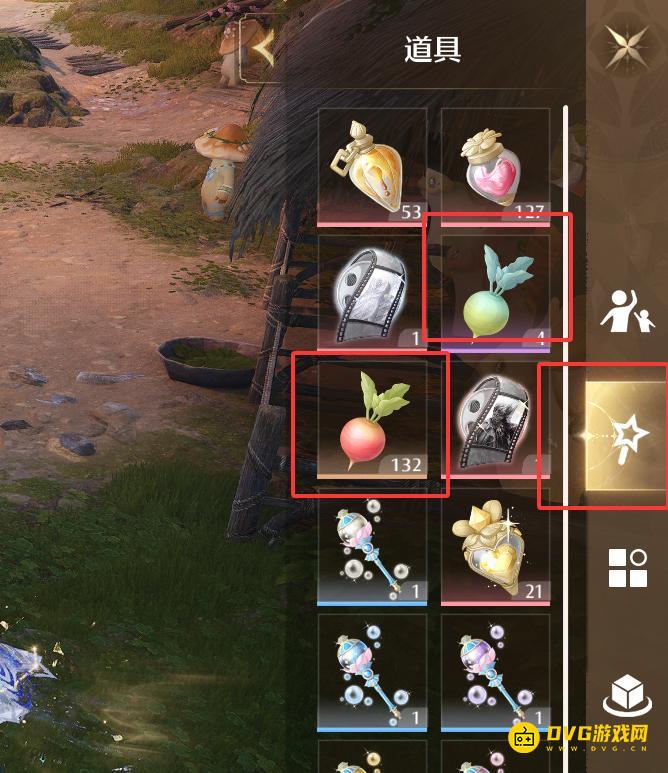Choose the golden heart perfume bottle item

tap(495, 549)
